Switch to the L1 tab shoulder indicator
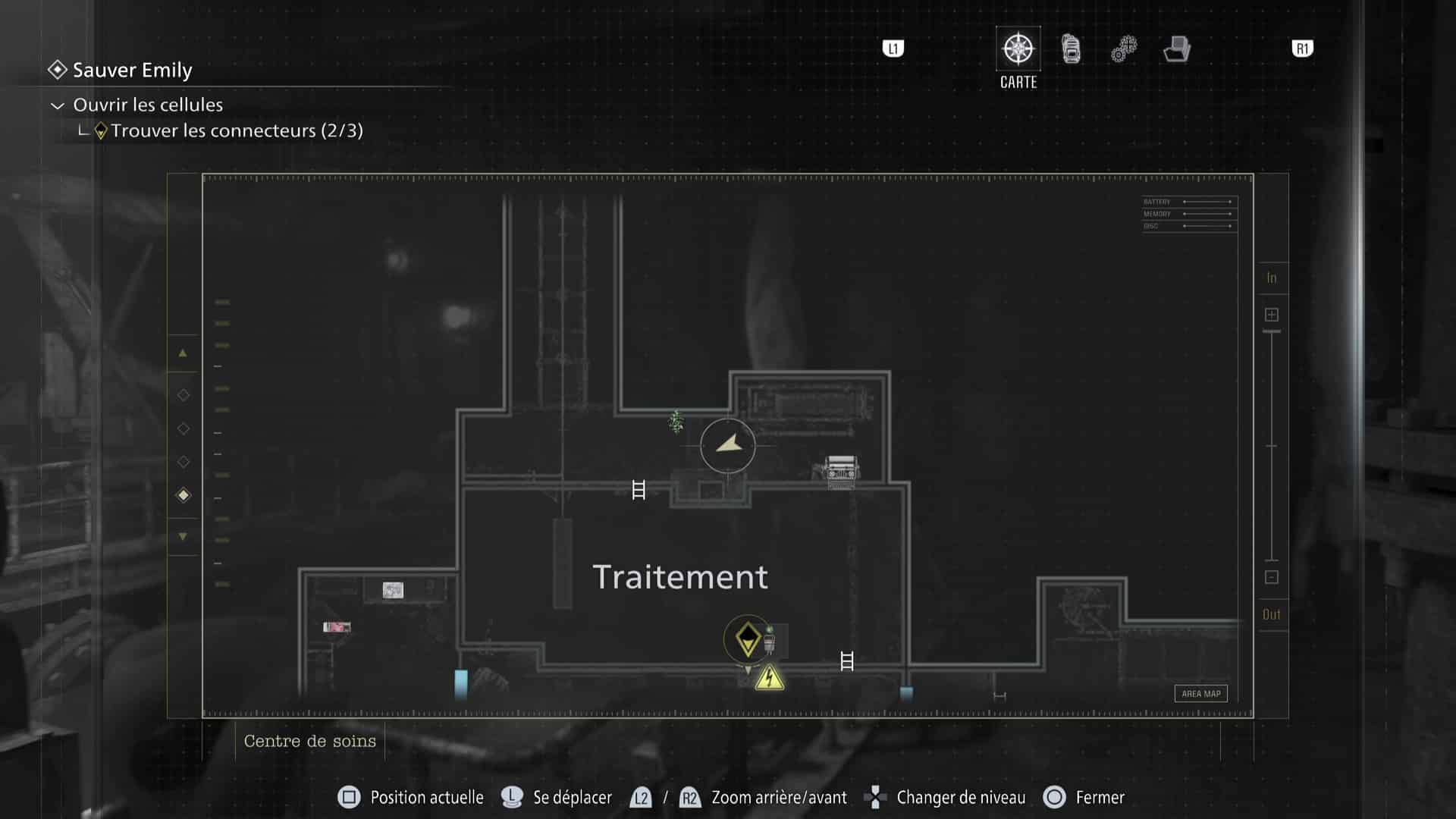1456x819 pixels. (893, 48)
